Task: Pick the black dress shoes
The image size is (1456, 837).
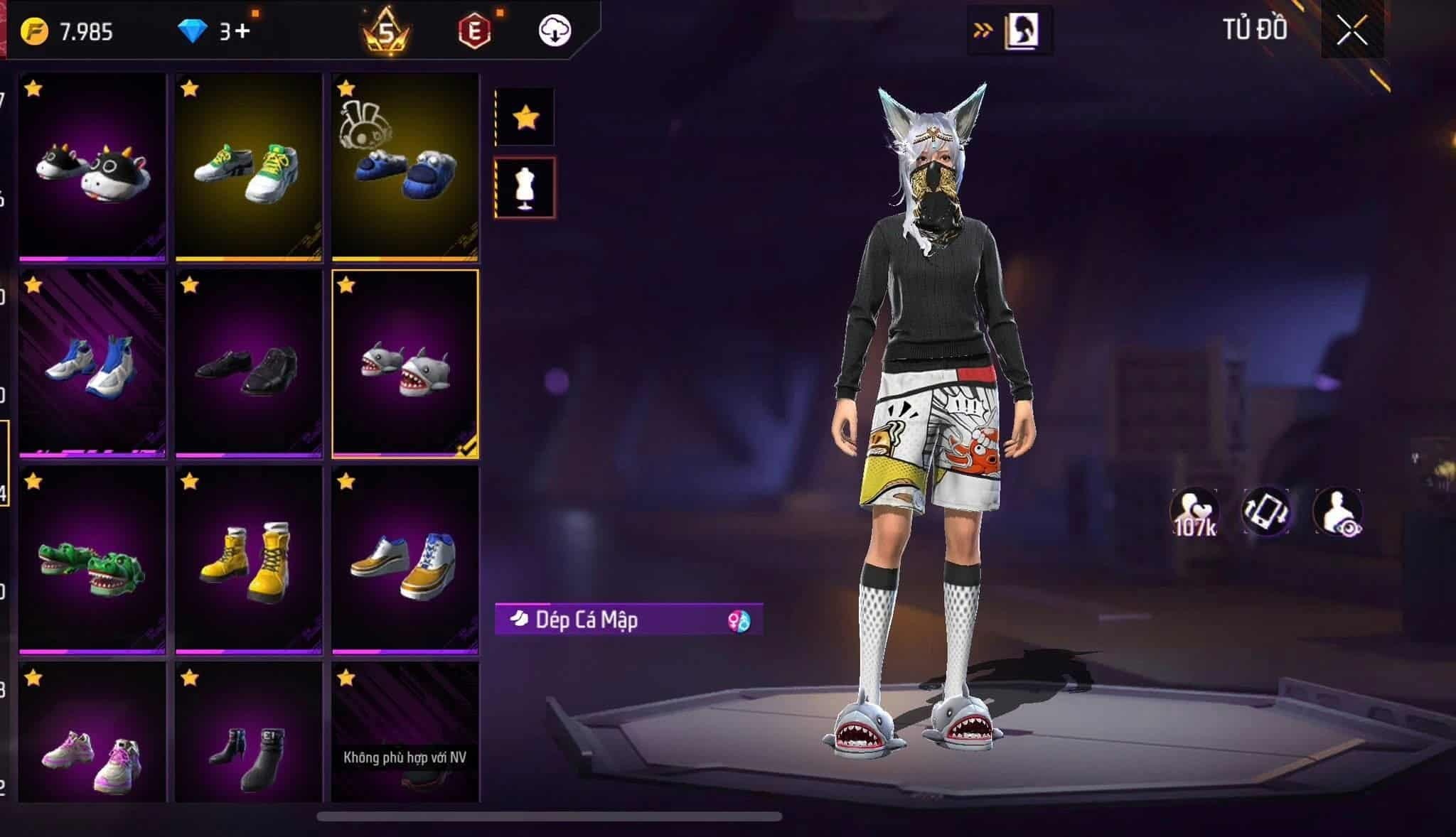Action: click(x=249, y=364)
